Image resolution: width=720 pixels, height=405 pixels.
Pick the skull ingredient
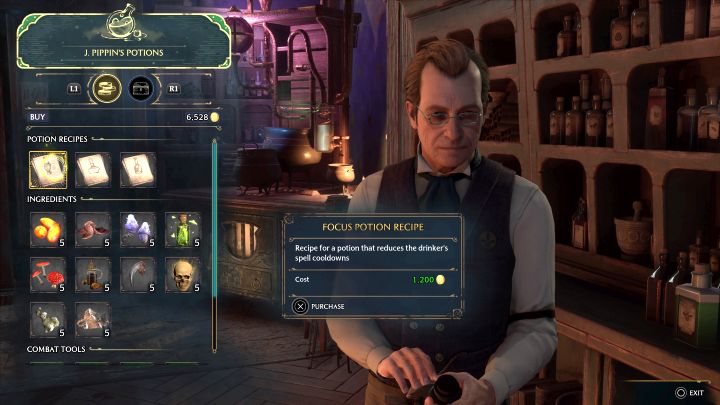point(182,274)
